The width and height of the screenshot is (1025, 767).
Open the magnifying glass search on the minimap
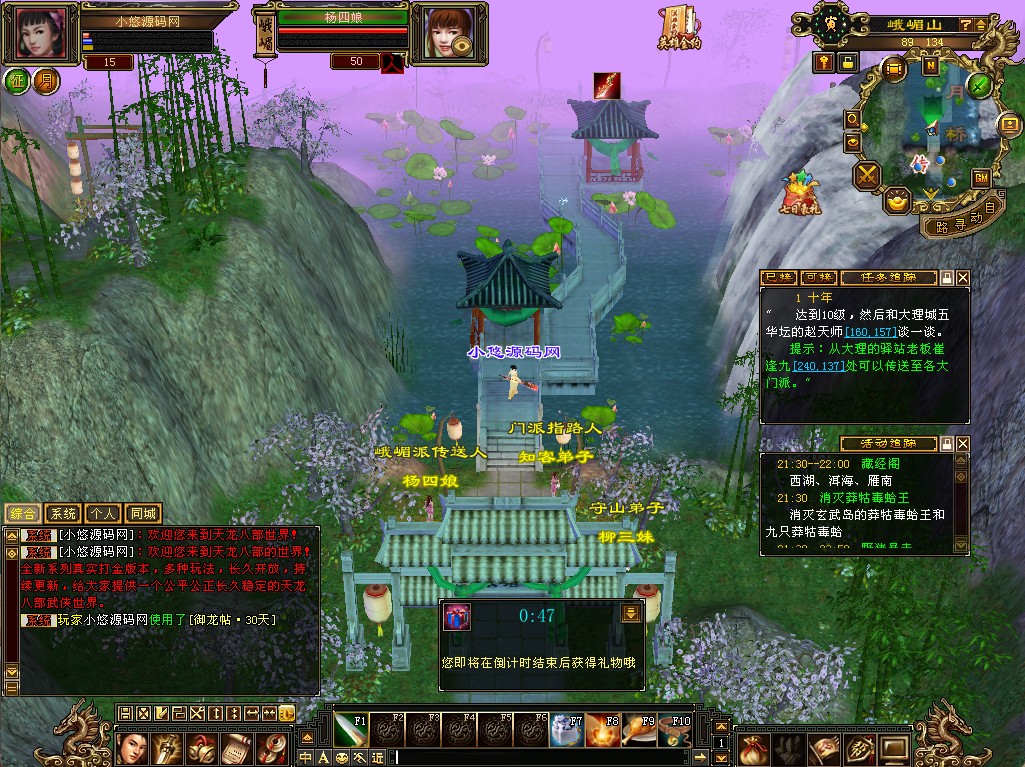[x=852, y=119]
